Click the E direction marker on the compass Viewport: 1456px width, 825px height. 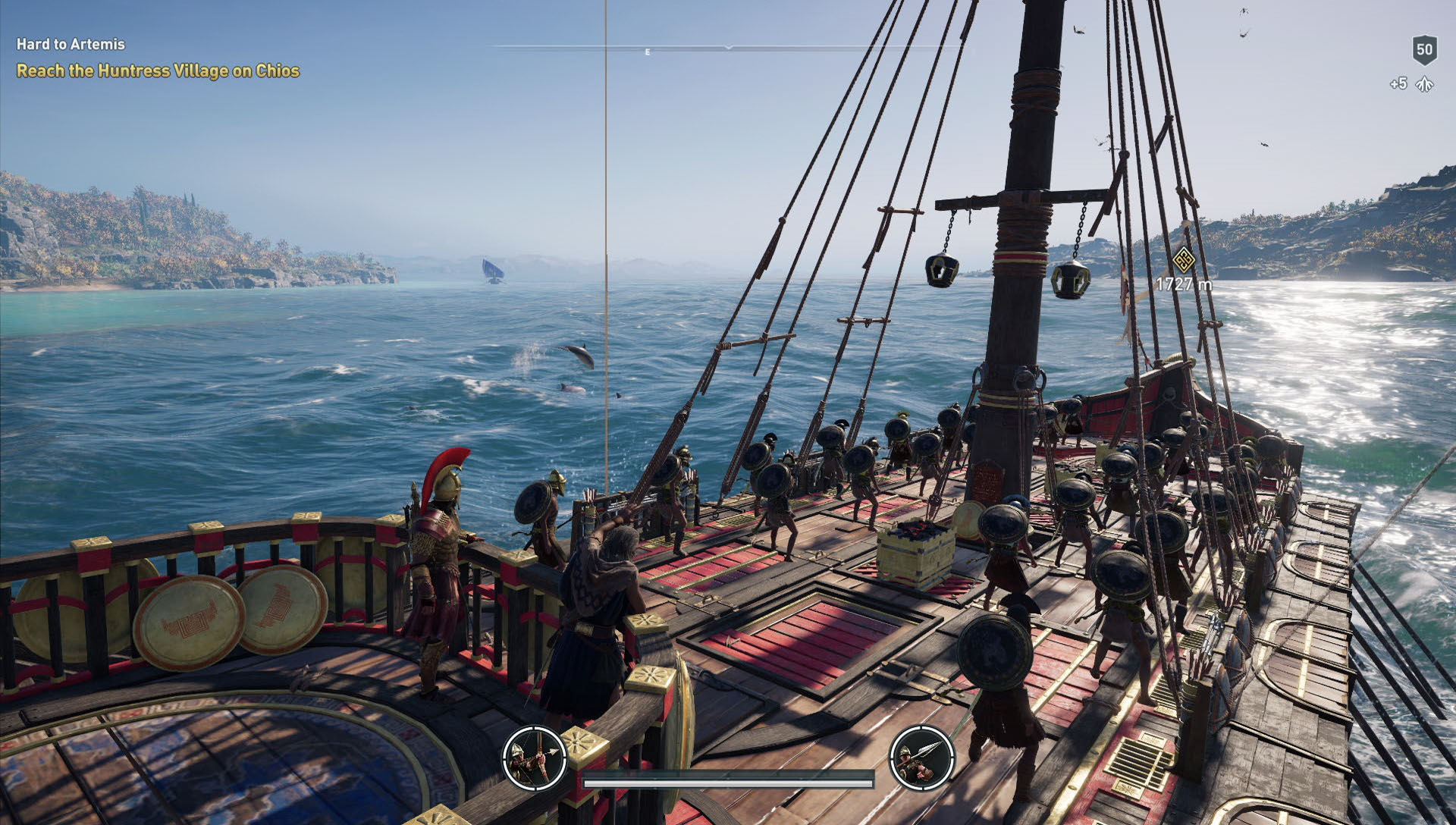coord(647,53)
